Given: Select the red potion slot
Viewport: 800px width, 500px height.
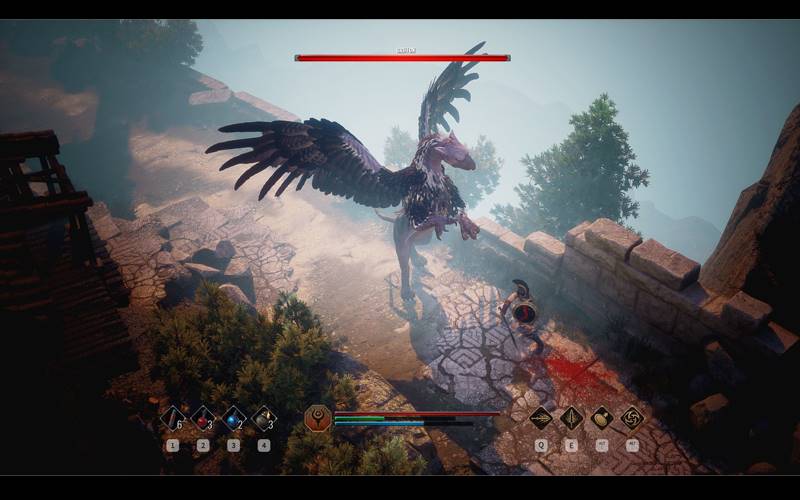Looking at the screenshot, I should pyautogui.click(x=203, y=418).
